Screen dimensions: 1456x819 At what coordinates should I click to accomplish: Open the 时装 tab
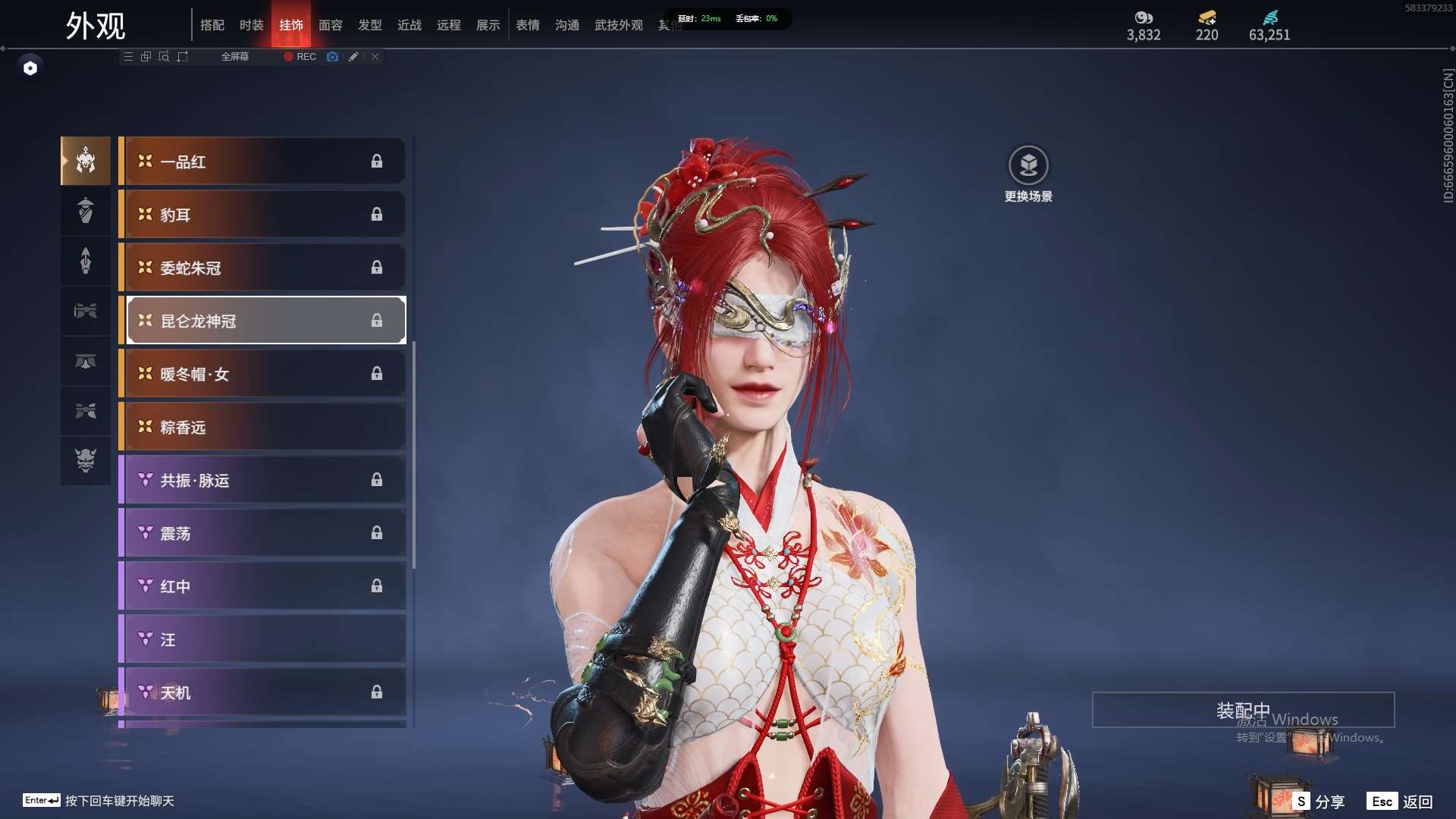[252, 25]
